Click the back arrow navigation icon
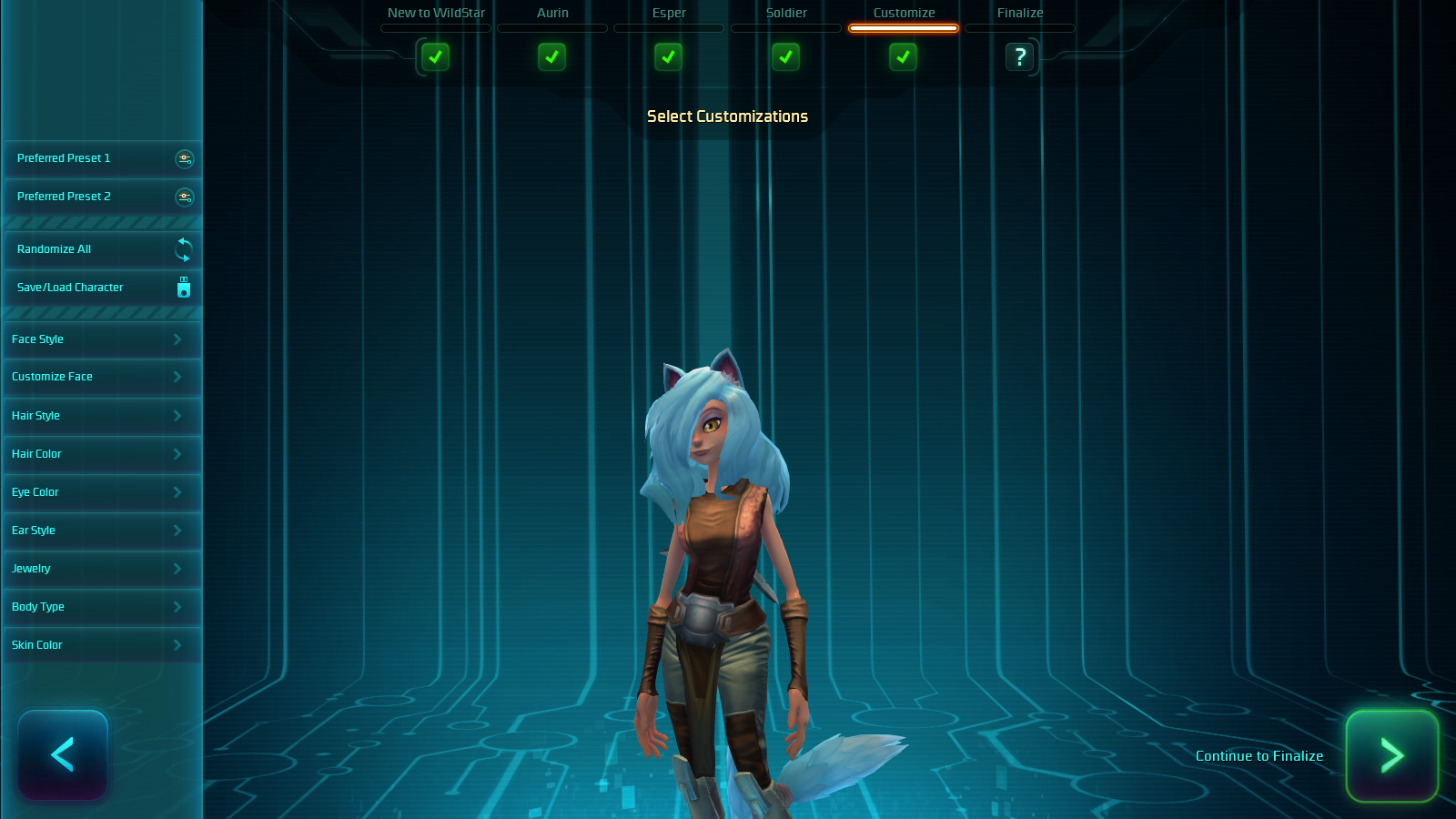Viewport: 1456px width, 819px height. click(62, 754)
